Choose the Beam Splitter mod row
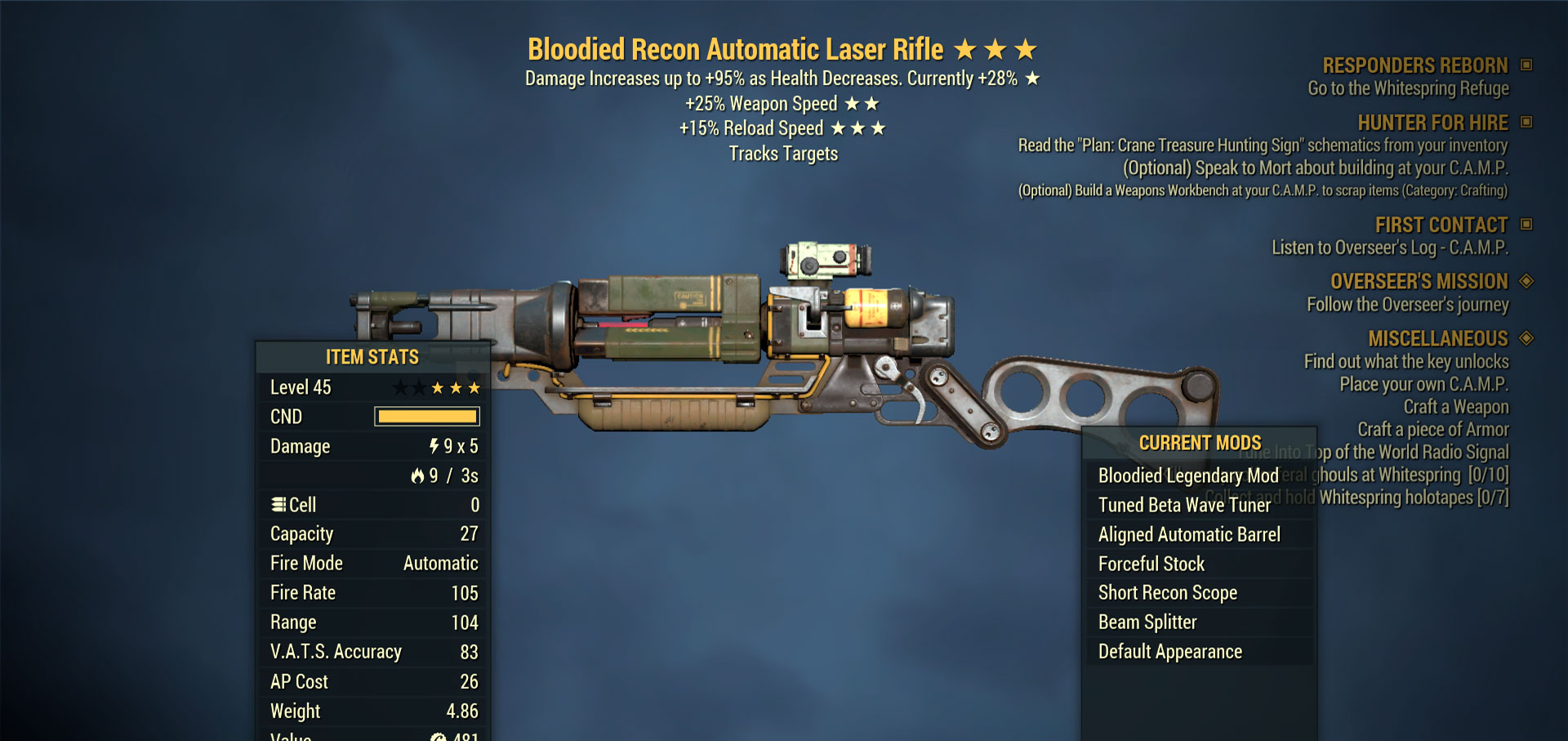Viewport: 1568px width, 741px height. [1147, 623]
